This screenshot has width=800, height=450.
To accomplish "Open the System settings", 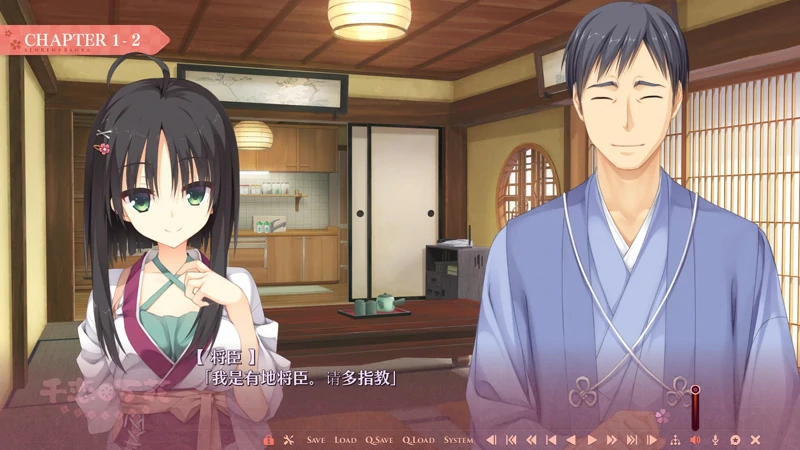I will point(458,440).
